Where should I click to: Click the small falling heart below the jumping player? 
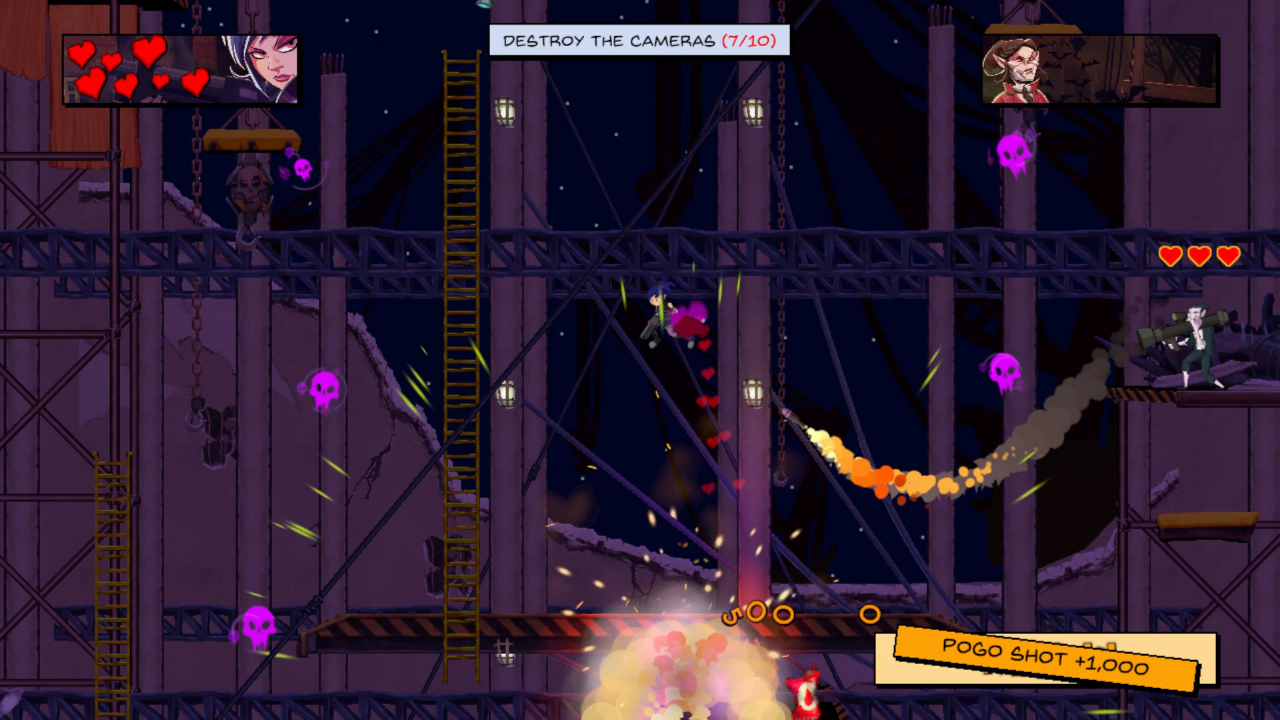coord(702,344)
